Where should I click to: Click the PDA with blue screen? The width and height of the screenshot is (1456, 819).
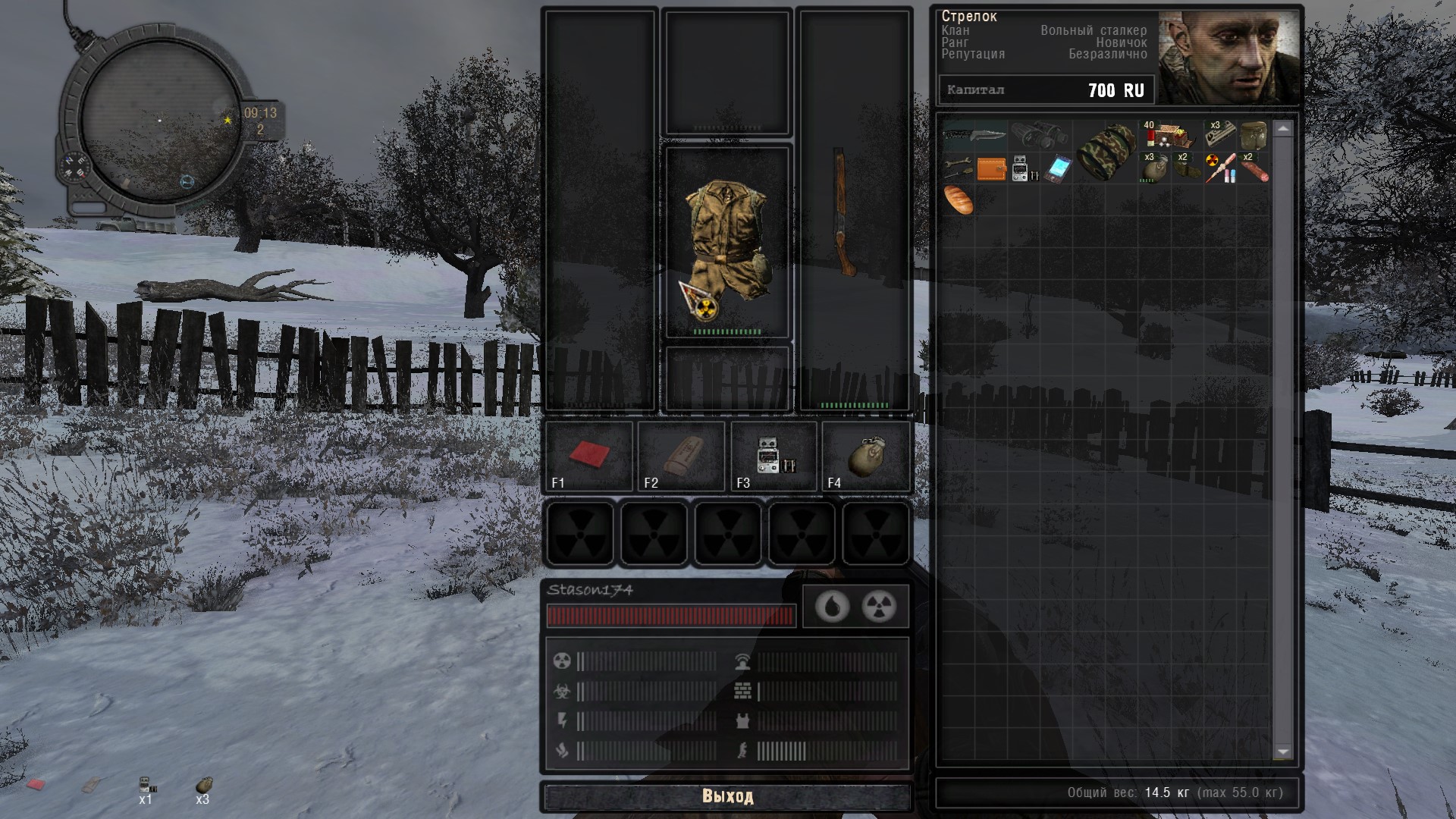(x=1056, y=169)
